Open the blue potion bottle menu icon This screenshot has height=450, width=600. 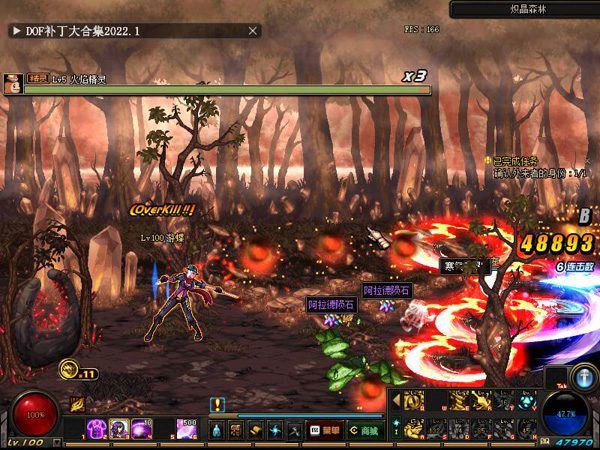[216, 430]
